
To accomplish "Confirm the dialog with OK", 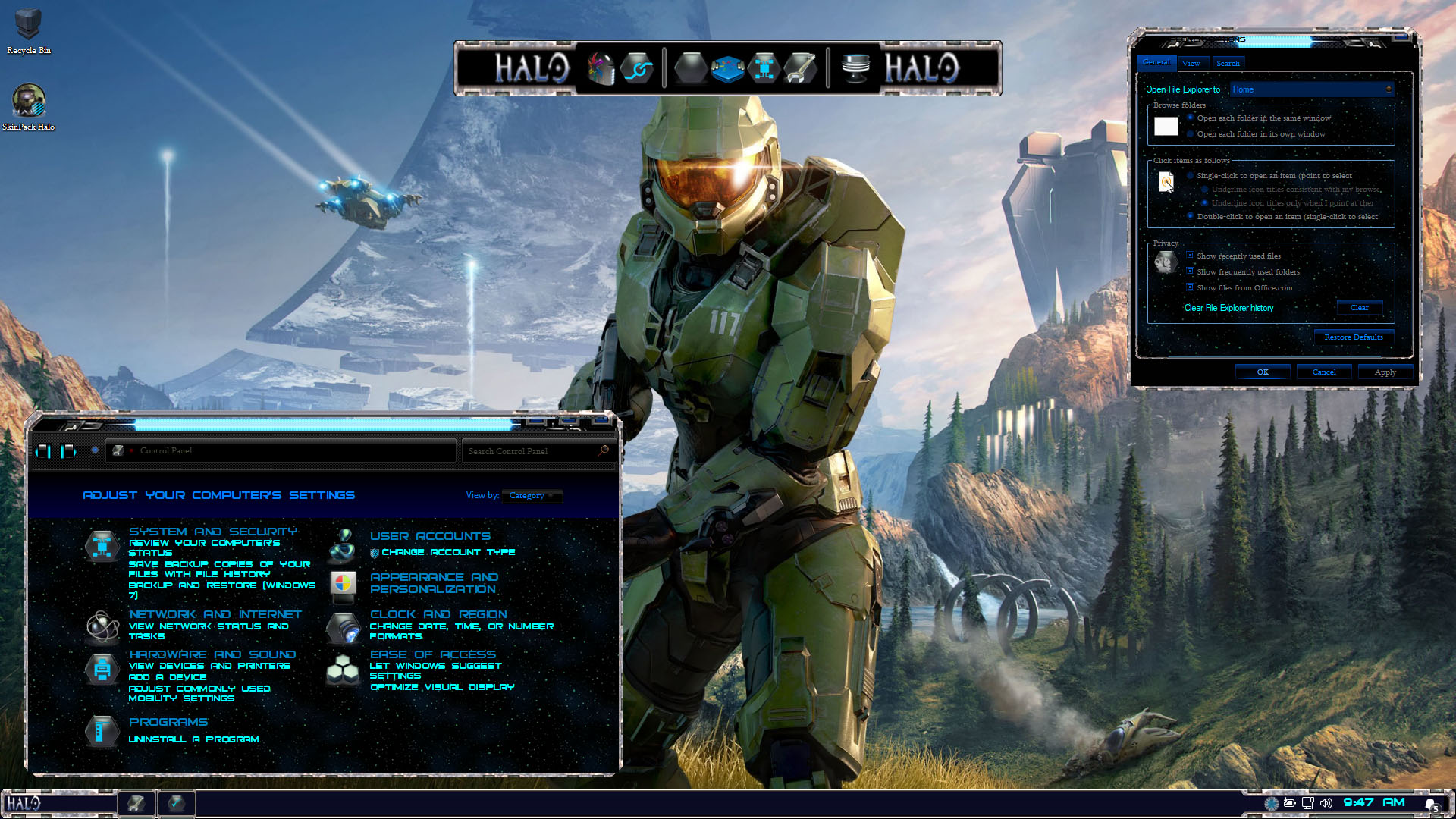I will click(1263, 372).
